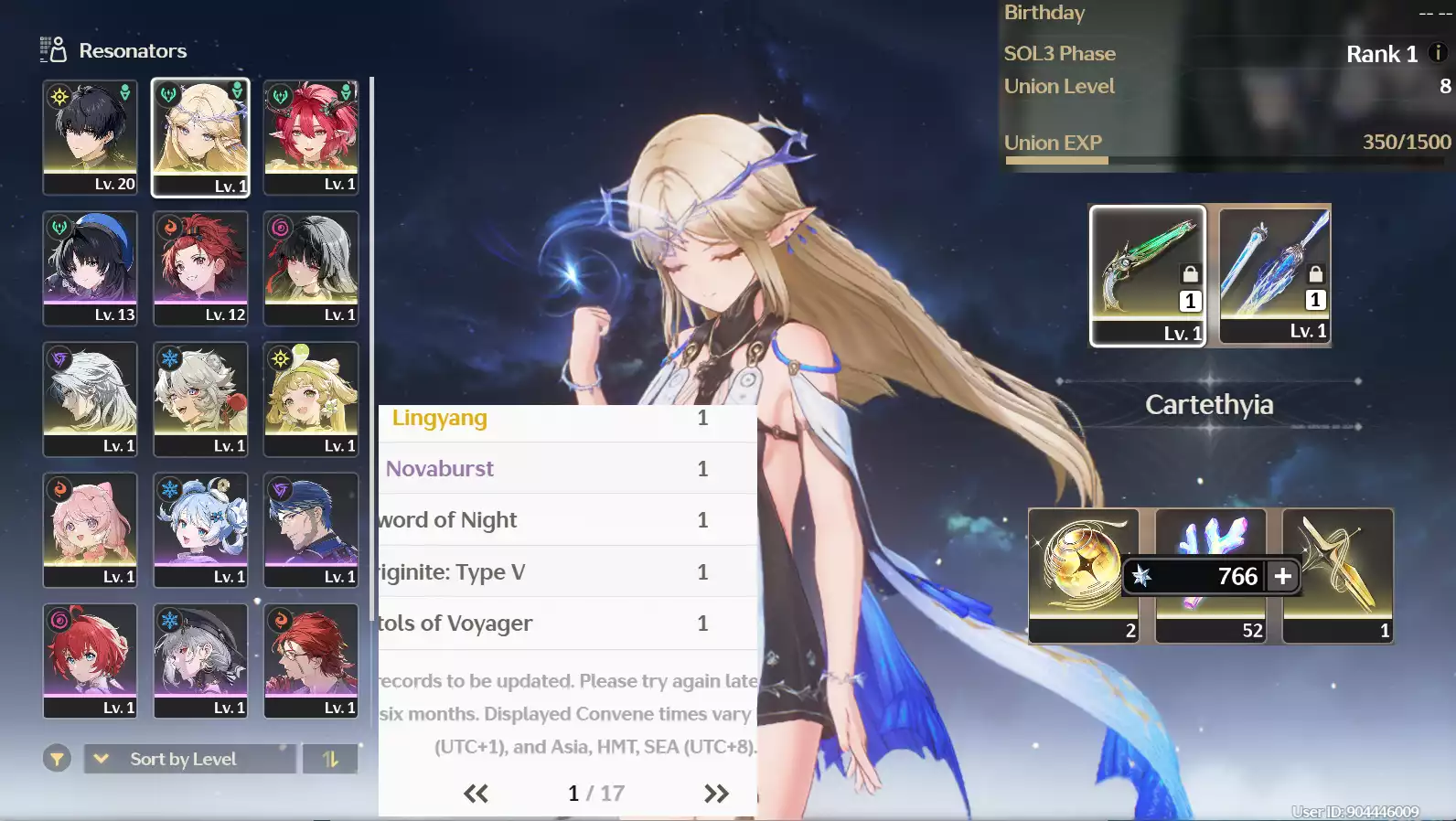Select the red-haired Lv. 12 resonator
This screenshot has height=821, width=1456.
tap(200, 267)
